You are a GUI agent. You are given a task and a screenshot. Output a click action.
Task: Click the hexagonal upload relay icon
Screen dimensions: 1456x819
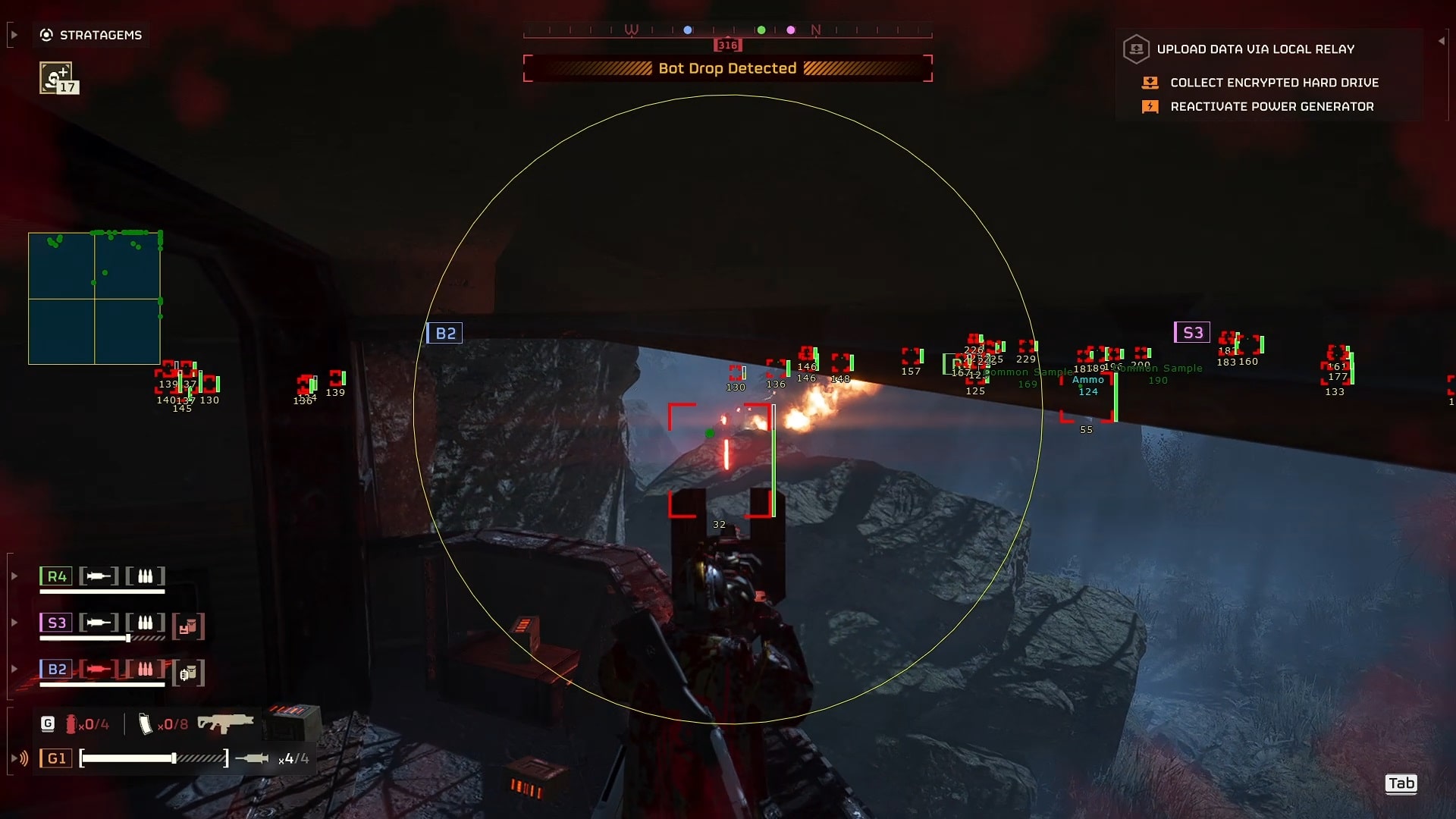[1137, 49]
